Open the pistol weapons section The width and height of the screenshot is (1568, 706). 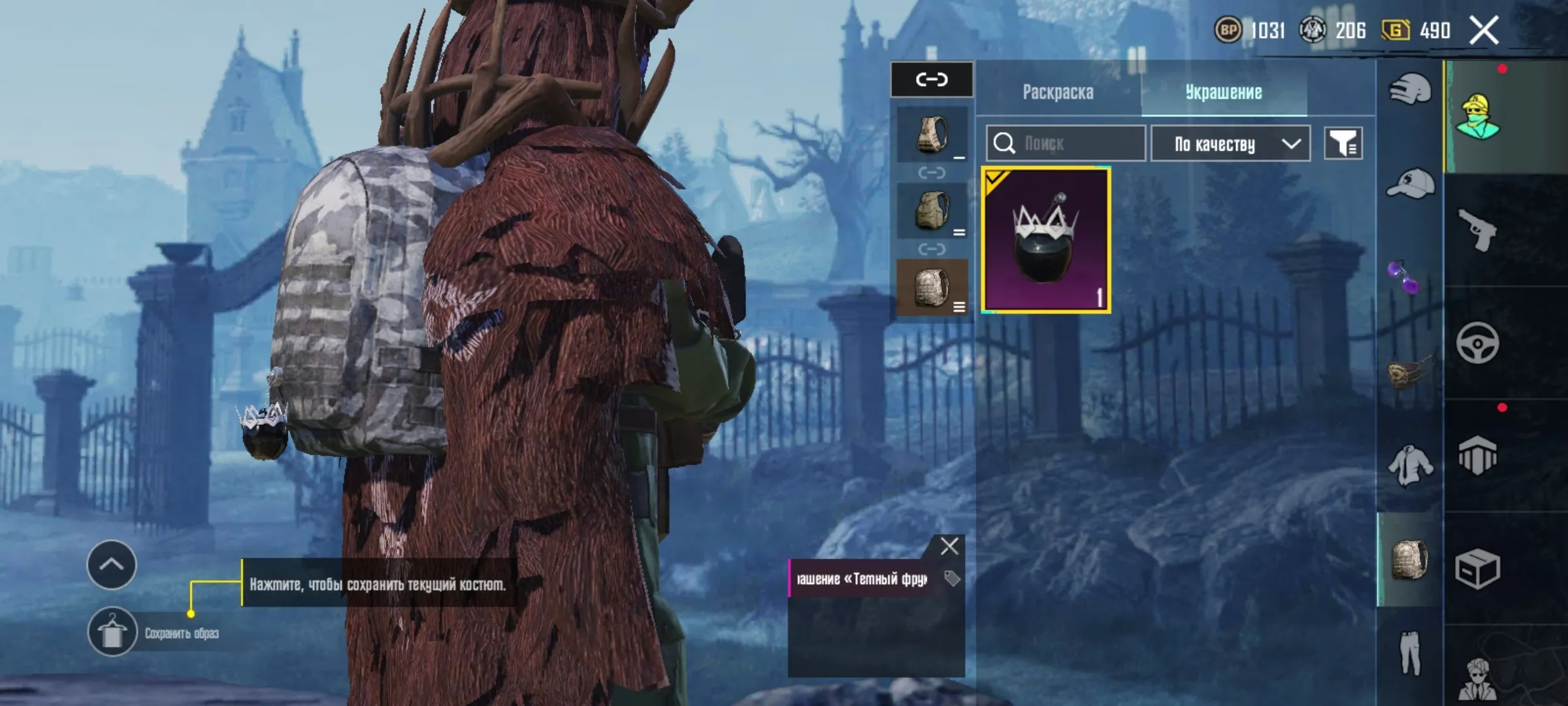[1478, 229]
